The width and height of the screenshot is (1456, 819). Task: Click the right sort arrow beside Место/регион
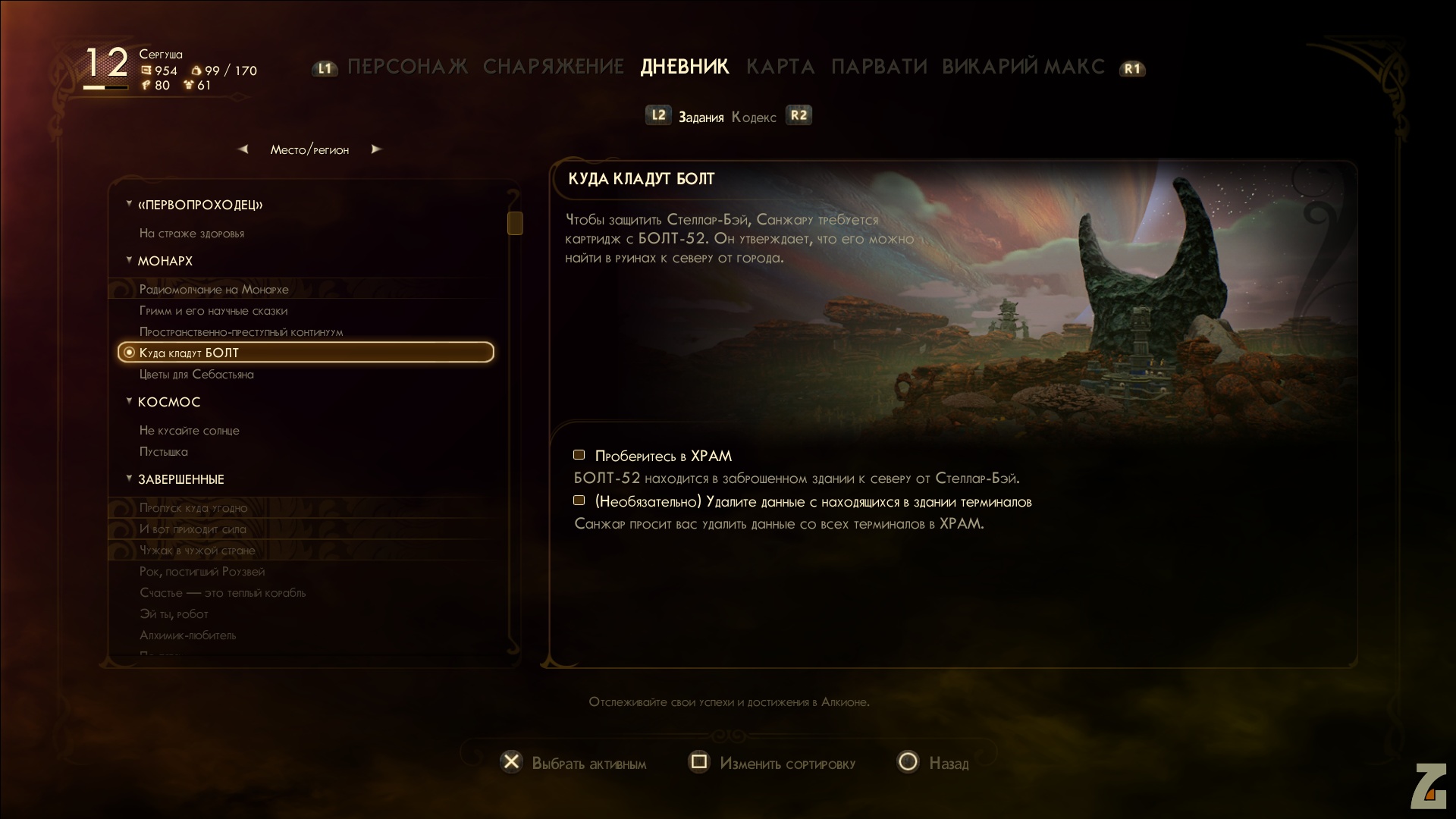(x=376, y=149)
